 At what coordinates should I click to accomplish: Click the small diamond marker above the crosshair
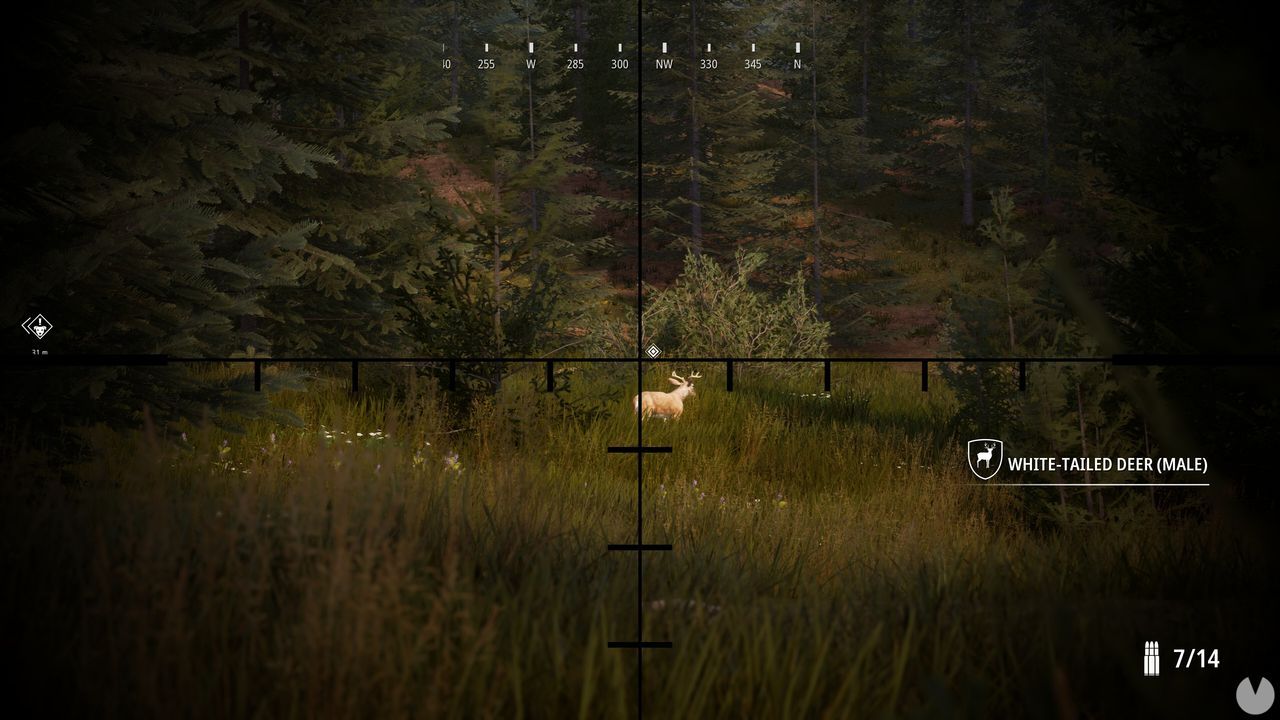(653, 350)
